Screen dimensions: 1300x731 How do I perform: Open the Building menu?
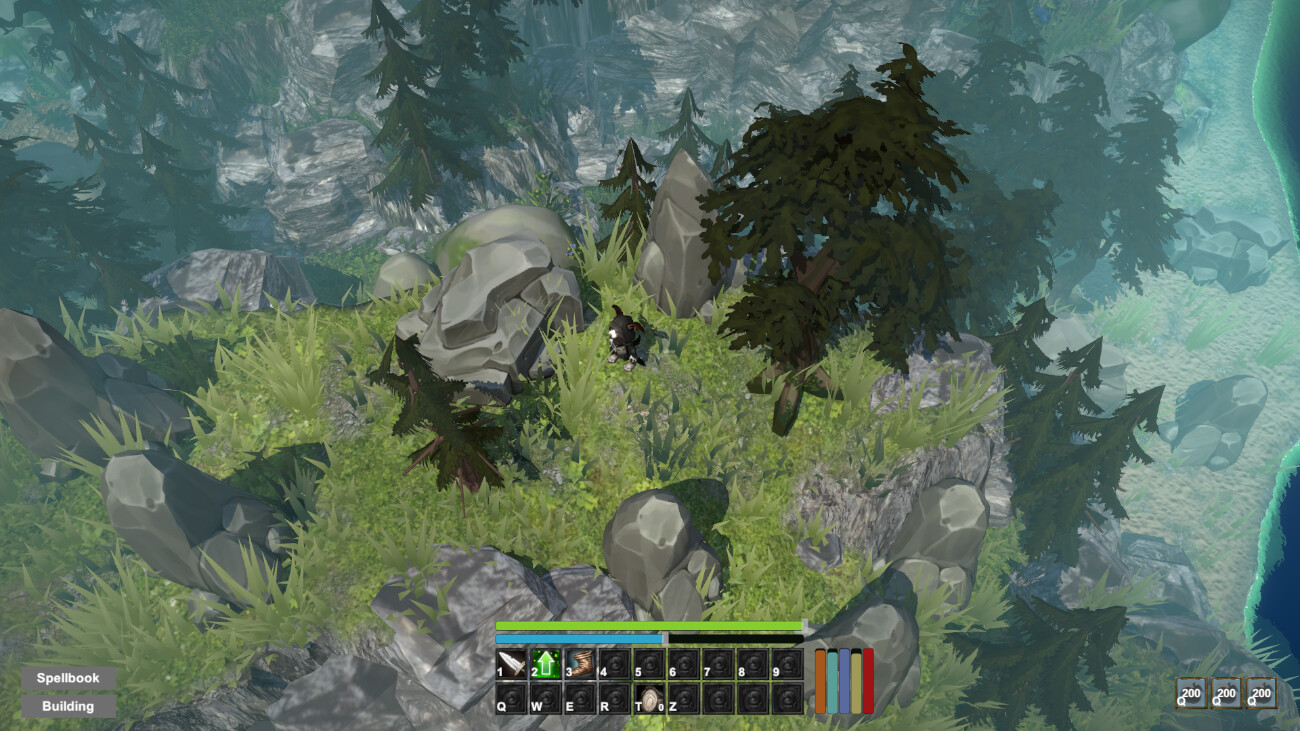[x=67, y=706]
